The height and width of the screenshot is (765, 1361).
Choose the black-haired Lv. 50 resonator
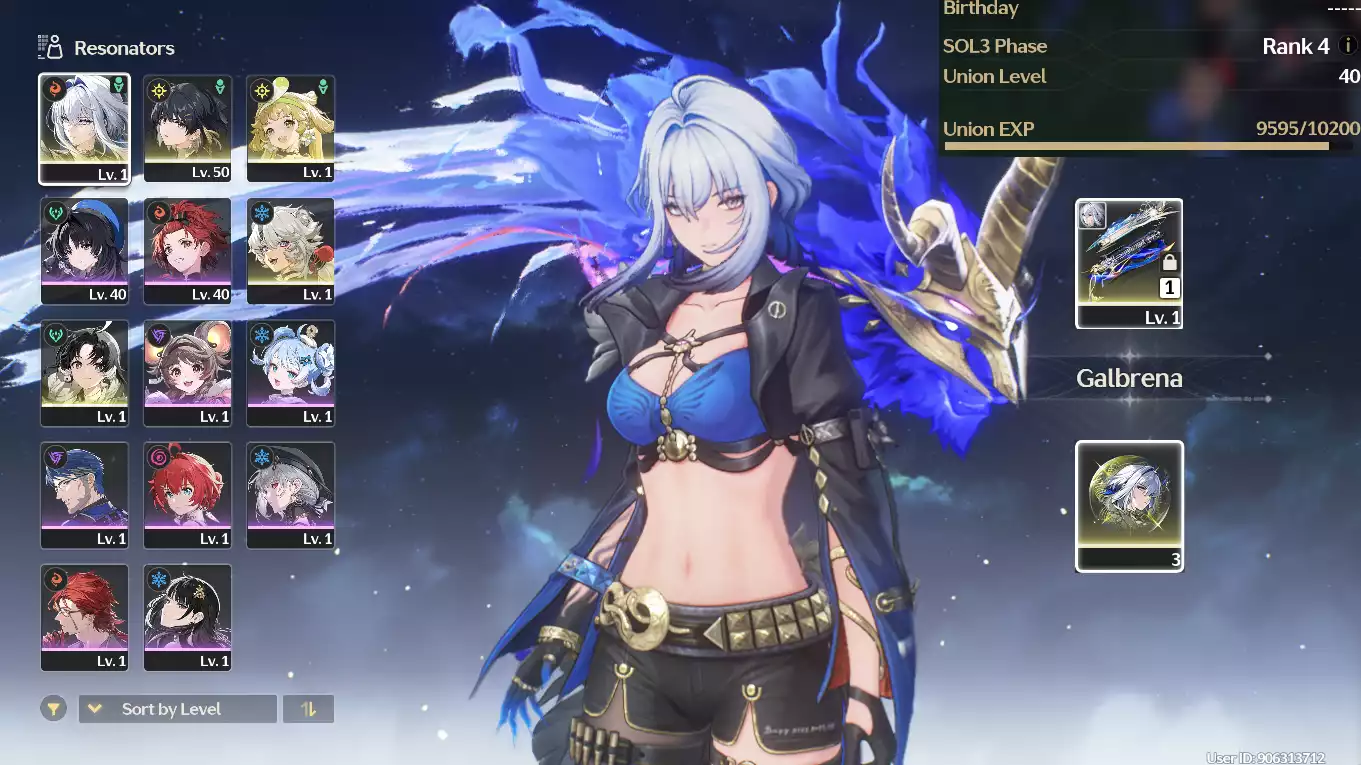point(187,128)
